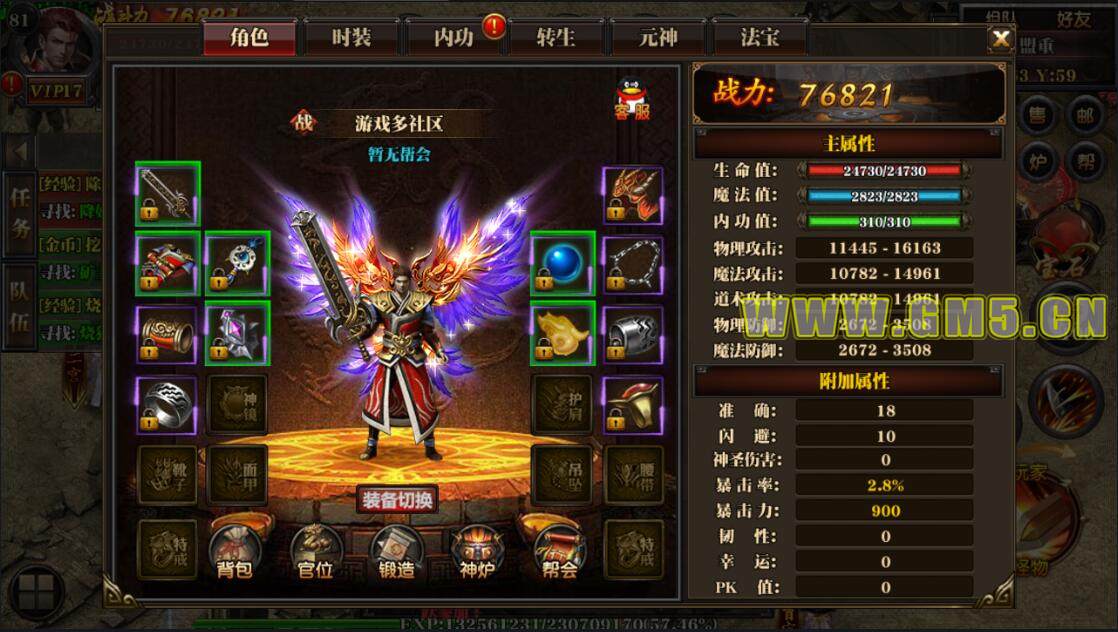Open the 锻造 forging menu

click(395, 553)
